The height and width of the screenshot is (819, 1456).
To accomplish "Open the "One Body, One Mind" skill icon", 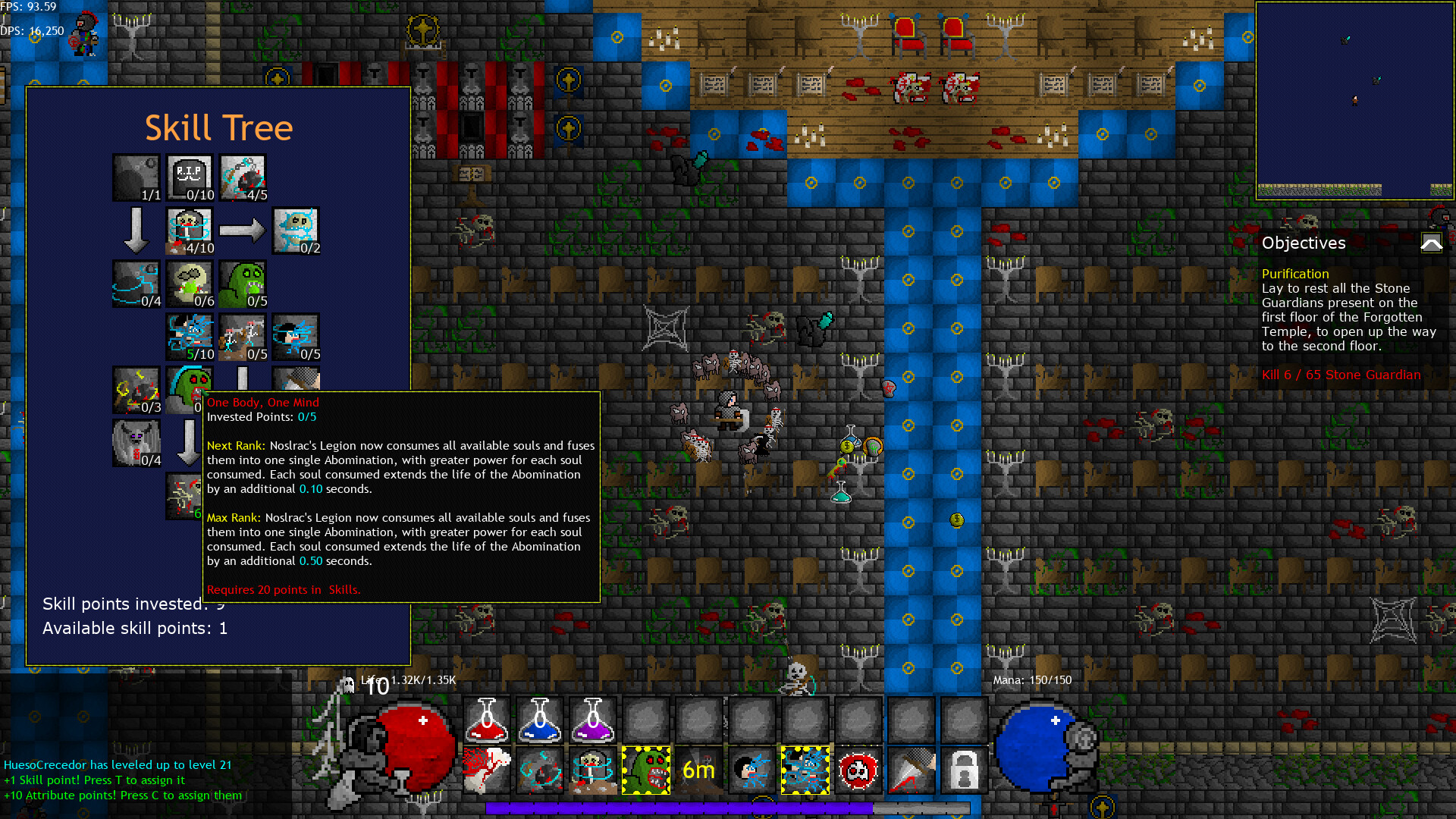I will pos(190,389).
